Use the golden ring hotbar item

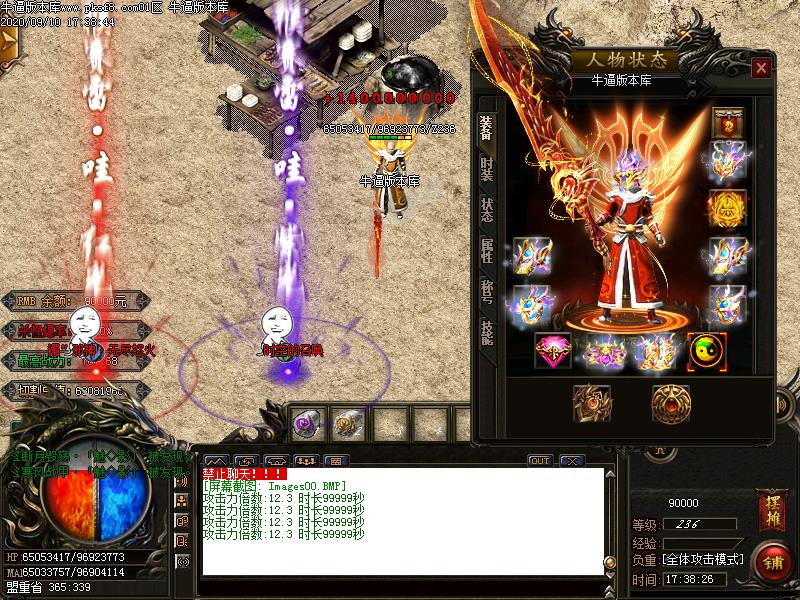(x=348, y=423)
